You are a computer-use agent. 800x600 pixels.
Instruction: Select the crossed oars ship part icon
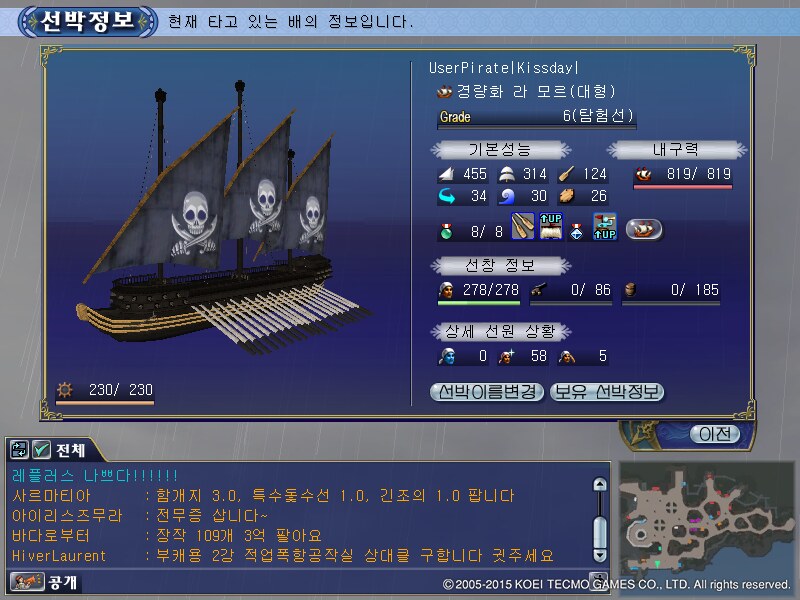pos(524,228)
